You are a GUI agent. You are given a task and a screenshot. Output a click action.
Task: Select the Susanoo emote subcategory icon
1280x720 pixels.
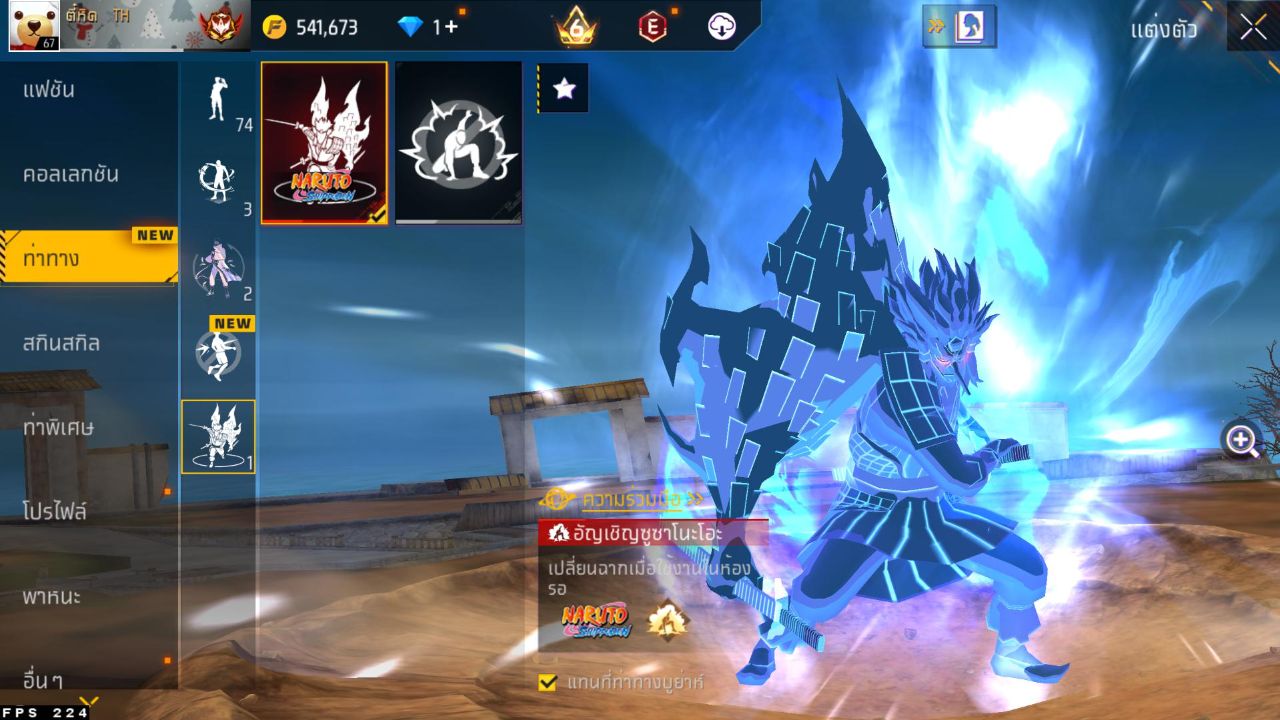click(218, 437)
